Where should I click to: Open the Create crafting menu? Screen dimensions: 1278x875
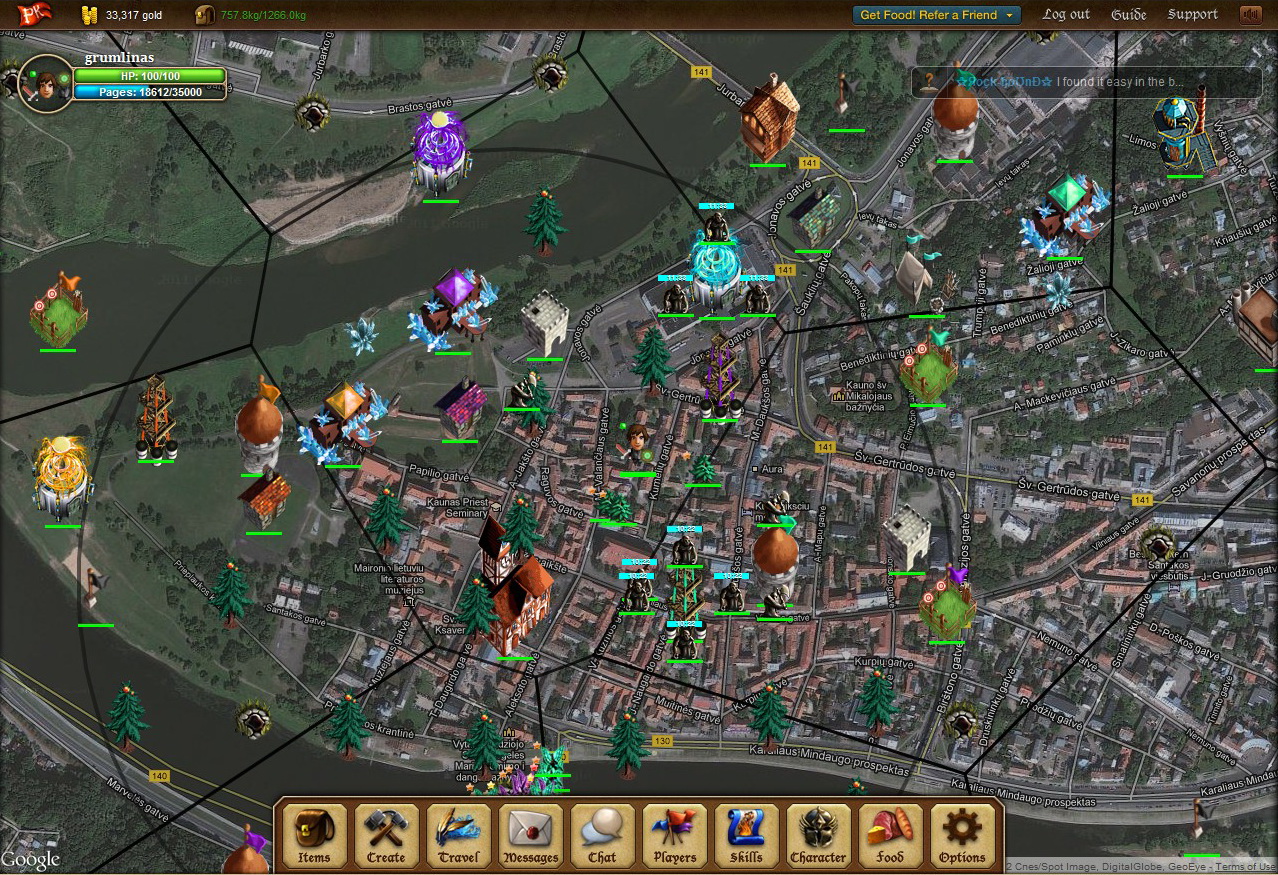(386, 835)
